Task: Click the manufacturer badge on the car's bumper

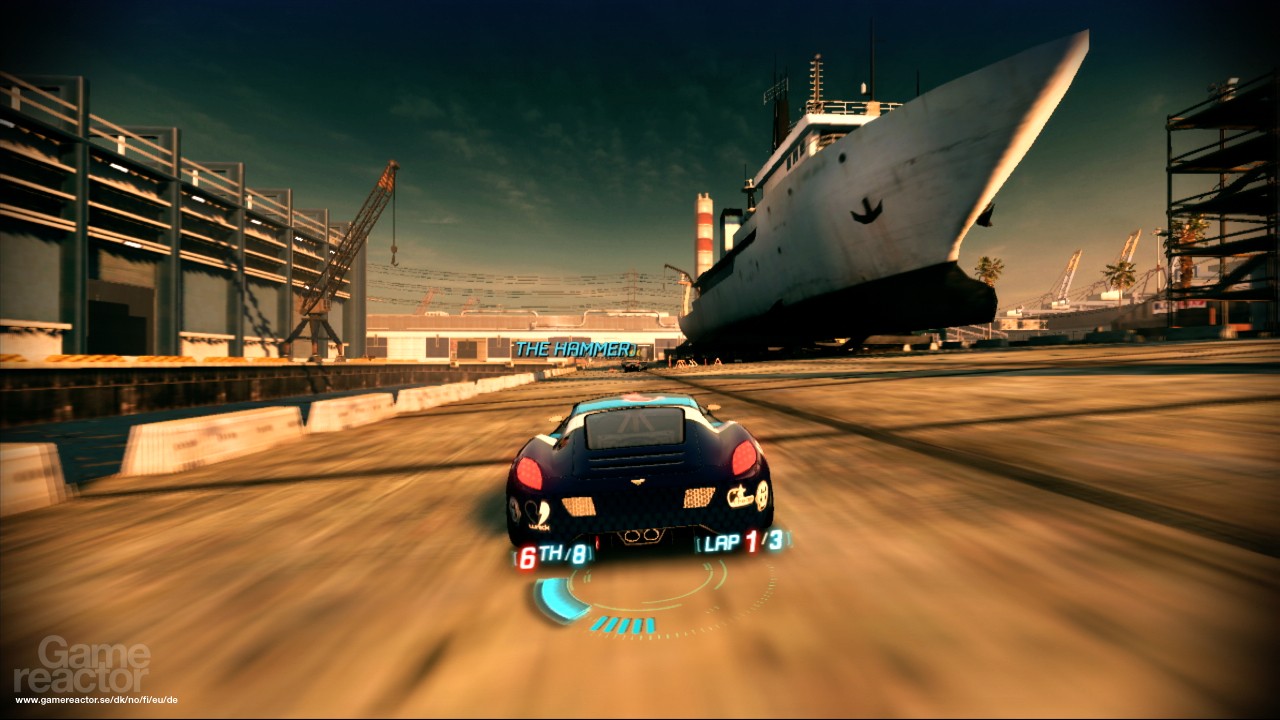Action: click(638, 482)
